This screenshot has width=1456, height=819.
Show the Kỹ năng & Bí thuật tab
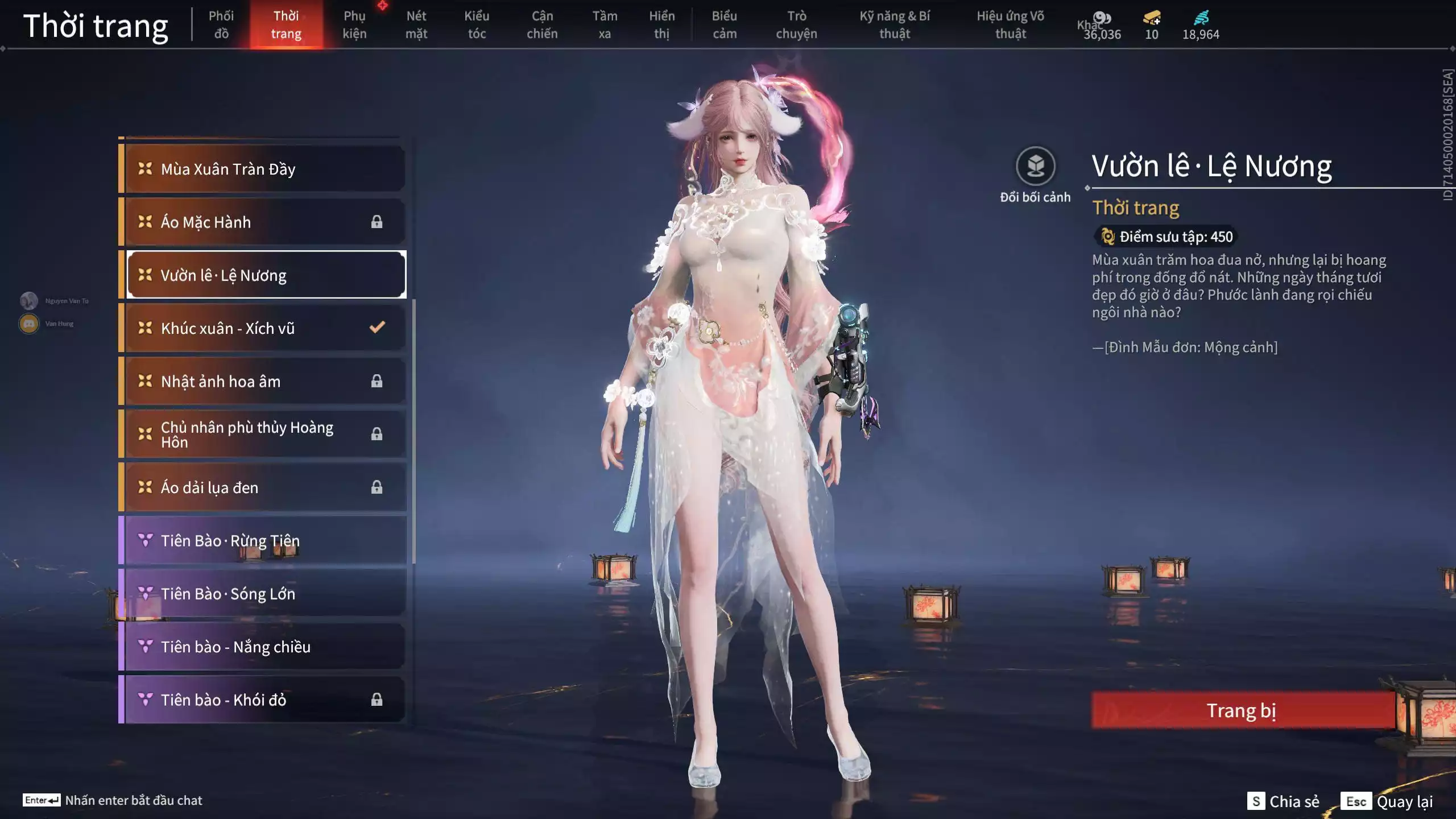[895, 25]
